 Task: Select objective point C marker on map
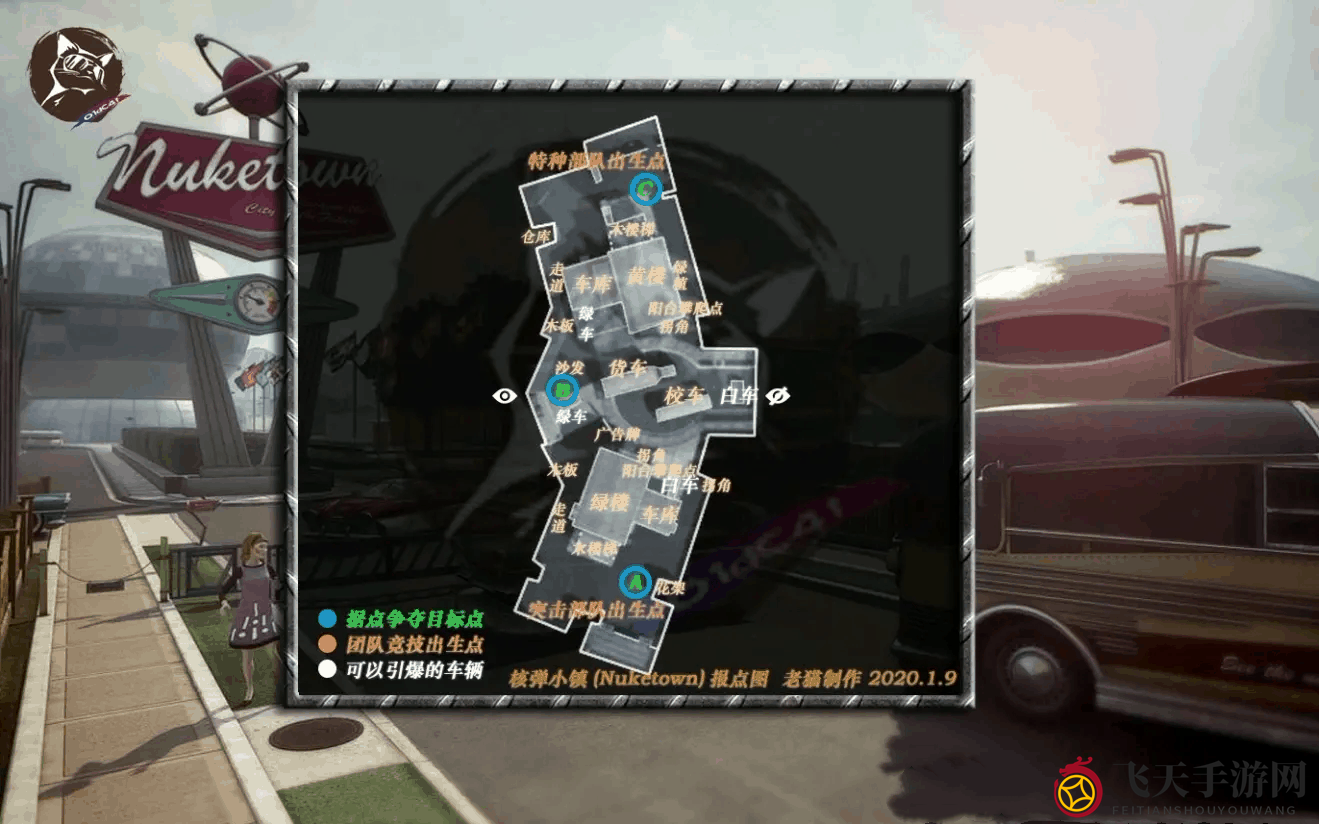click(x=647, y=188)
